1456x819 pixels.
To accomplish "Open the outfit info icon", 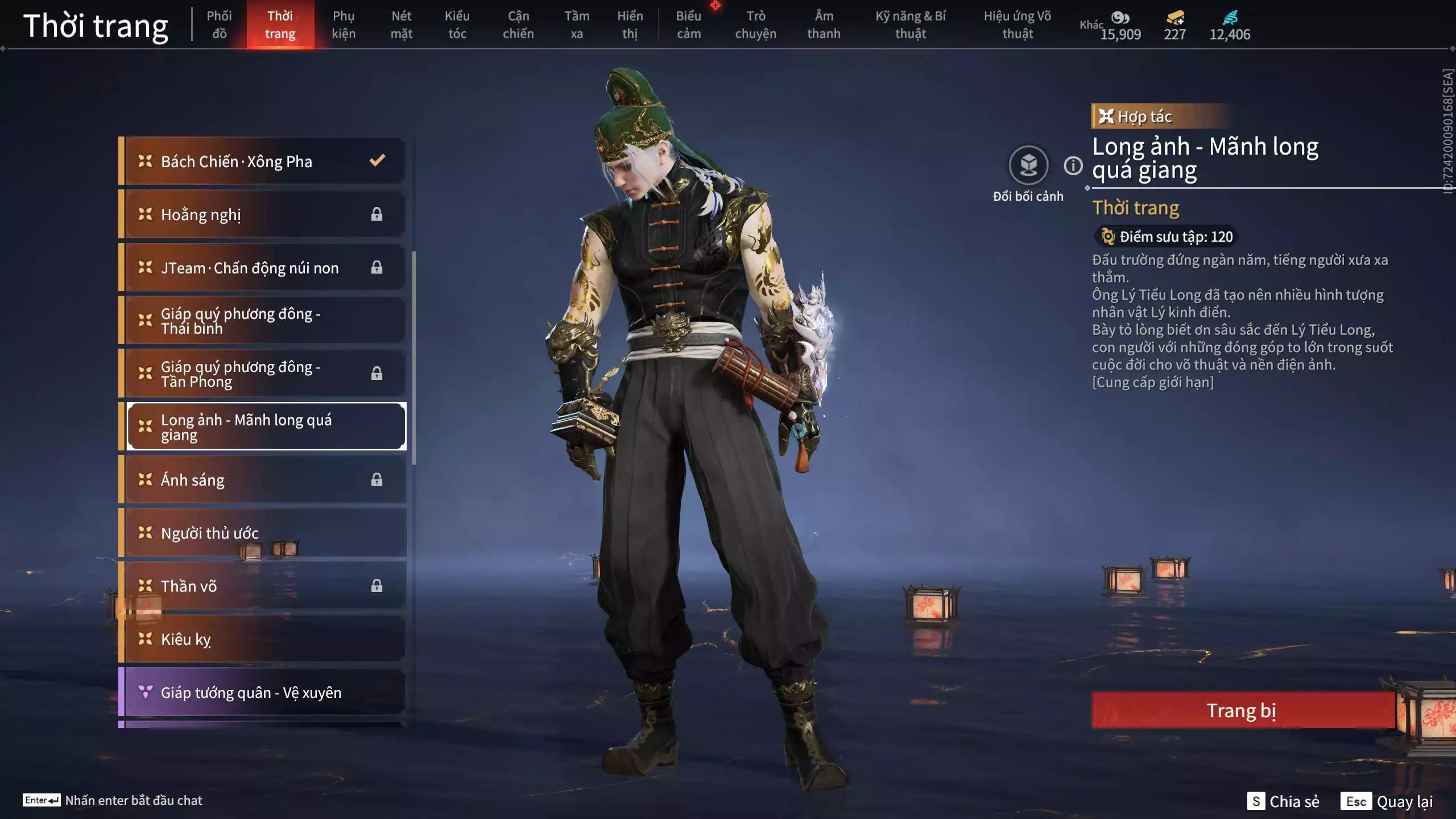I will tap(1073, 166).
